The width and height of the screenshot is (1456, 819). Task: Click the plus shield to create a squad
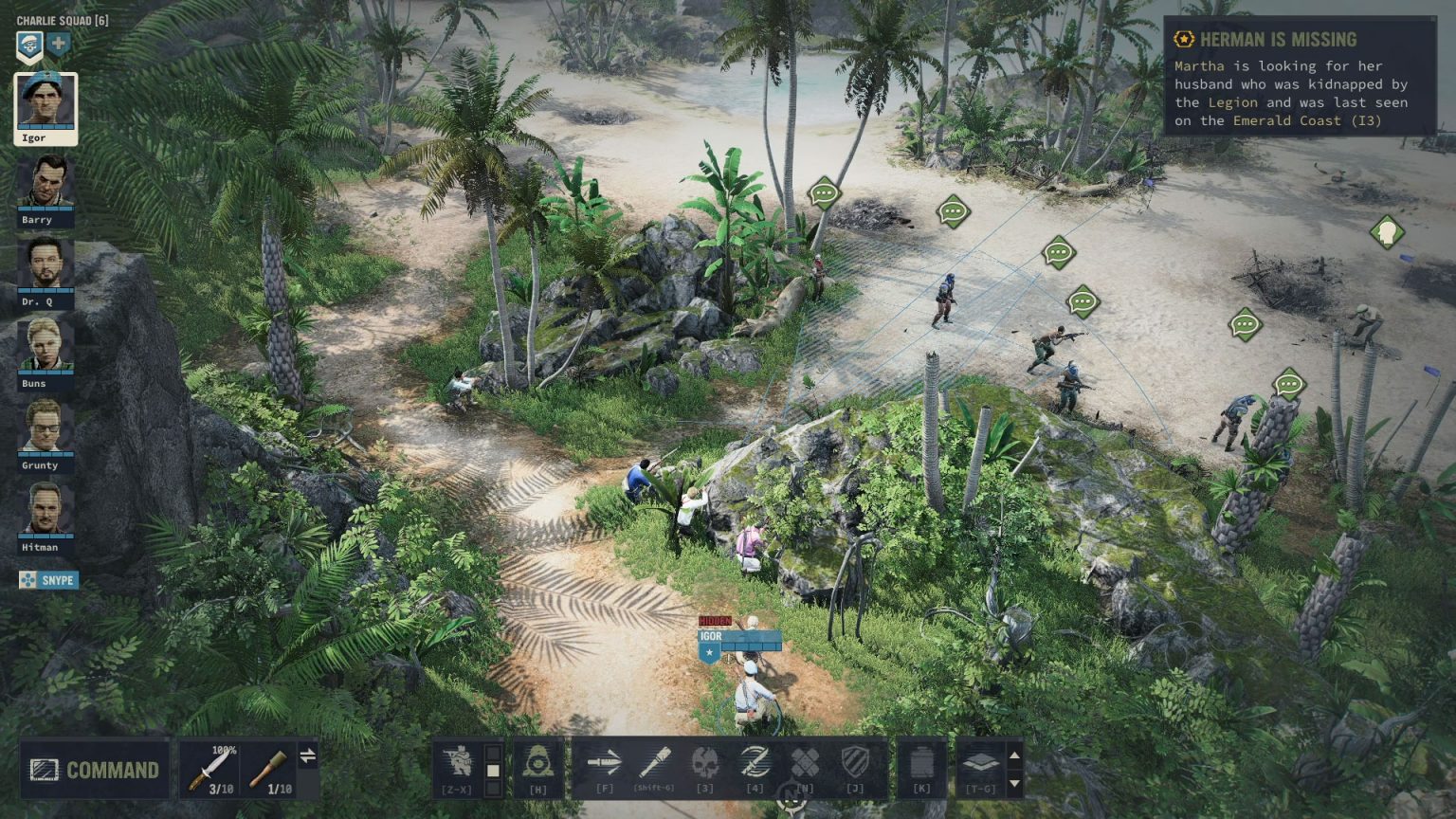58,43
